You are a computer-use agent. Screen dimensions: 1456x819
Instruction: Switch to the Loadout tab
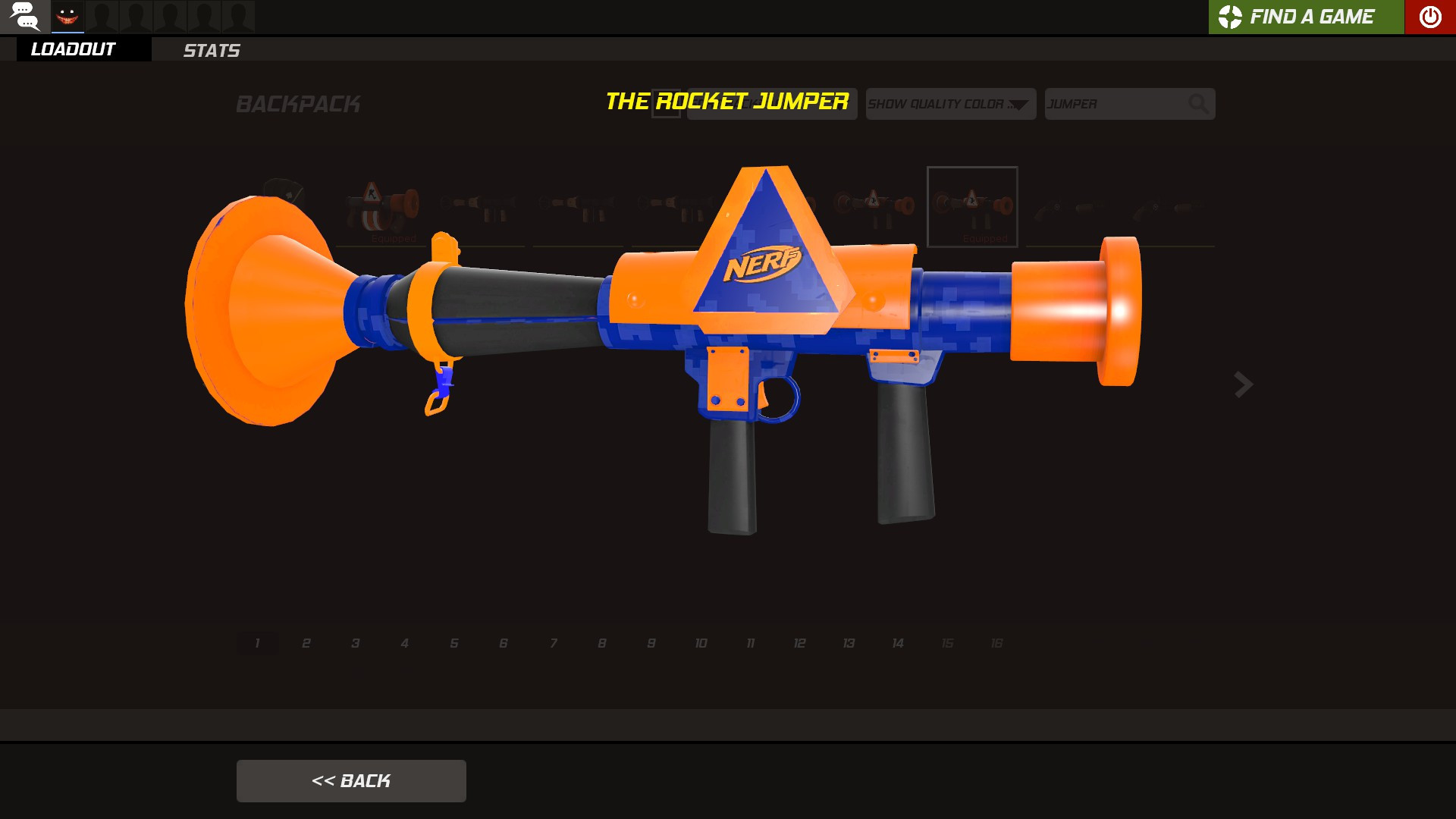click(x=72, y=49)
